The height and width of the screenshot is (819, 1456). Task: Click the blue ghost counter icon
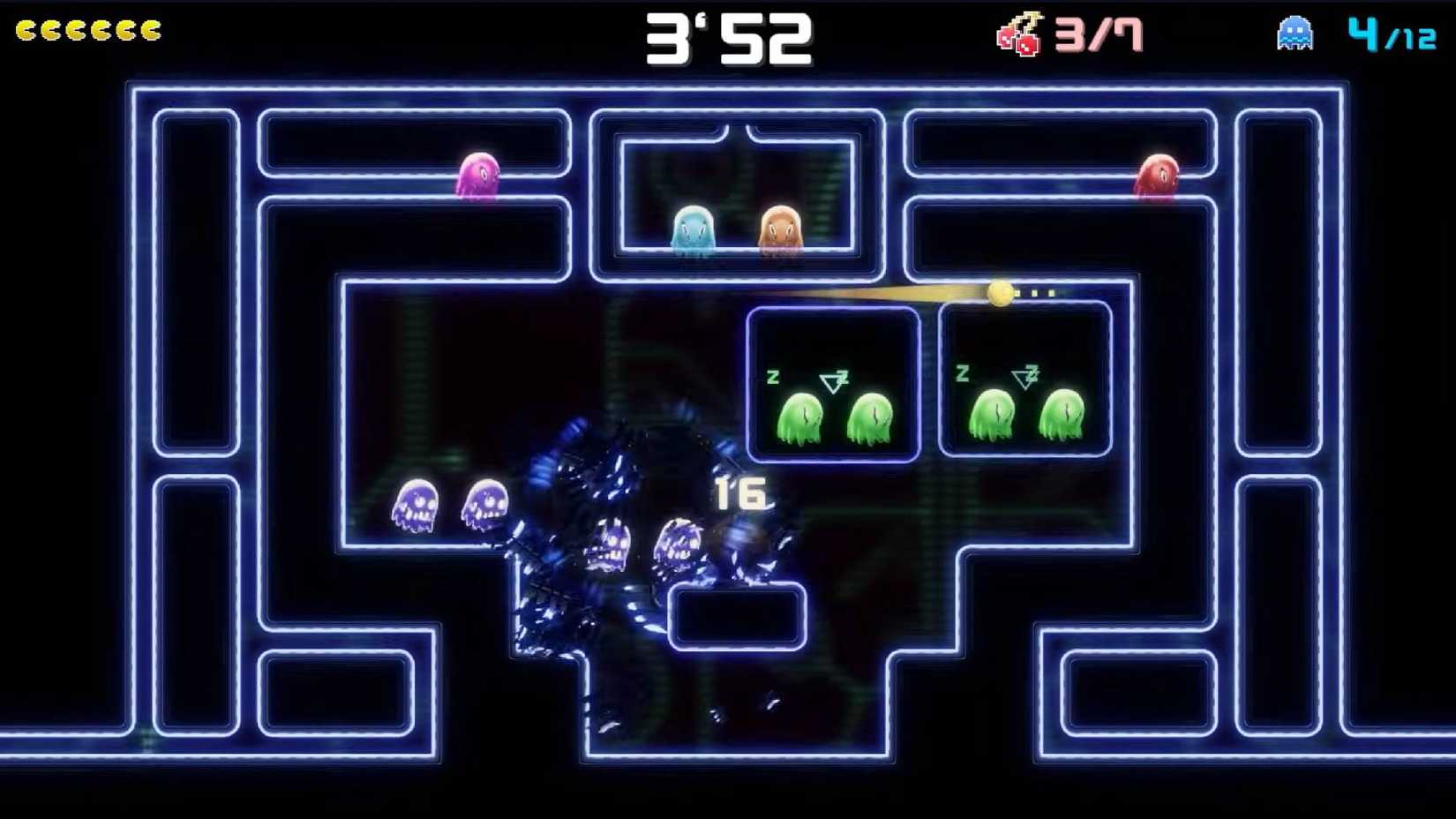tap(1294, 31)
